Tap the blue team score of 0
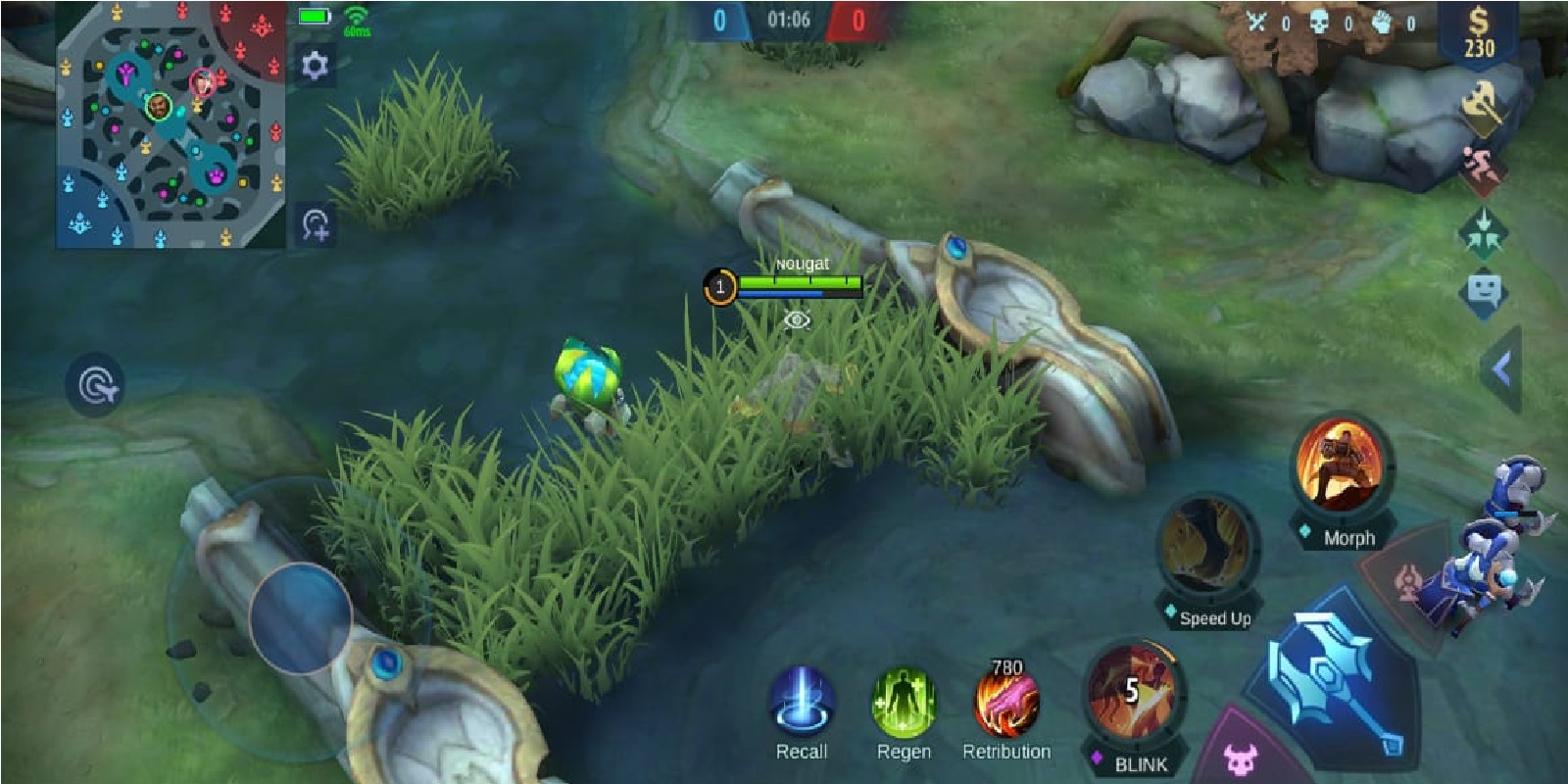The height and width of the screenshot is (784, 1568). click(718, 17)
